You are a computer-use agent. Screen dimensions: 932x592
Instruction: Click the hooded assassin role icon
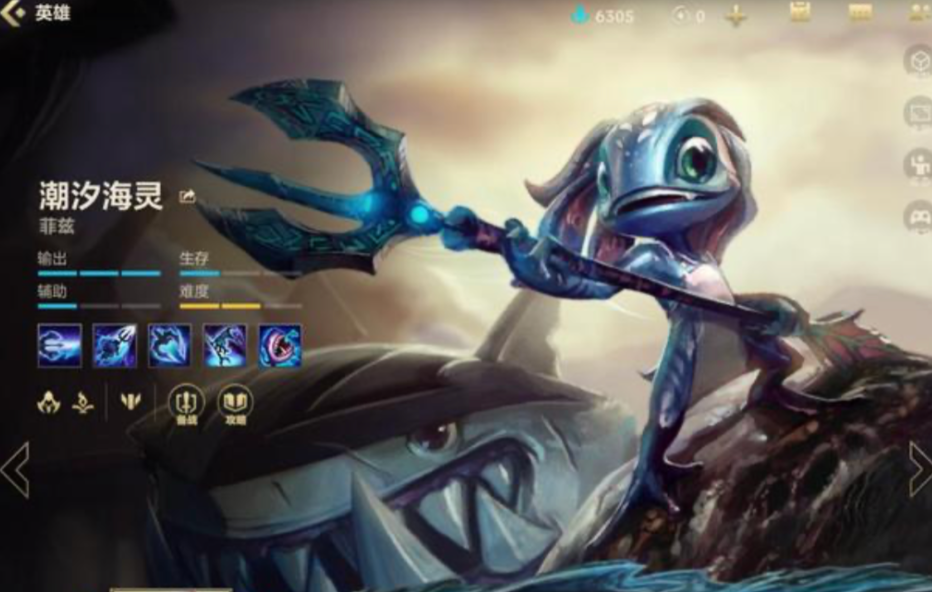pos(49,402)
